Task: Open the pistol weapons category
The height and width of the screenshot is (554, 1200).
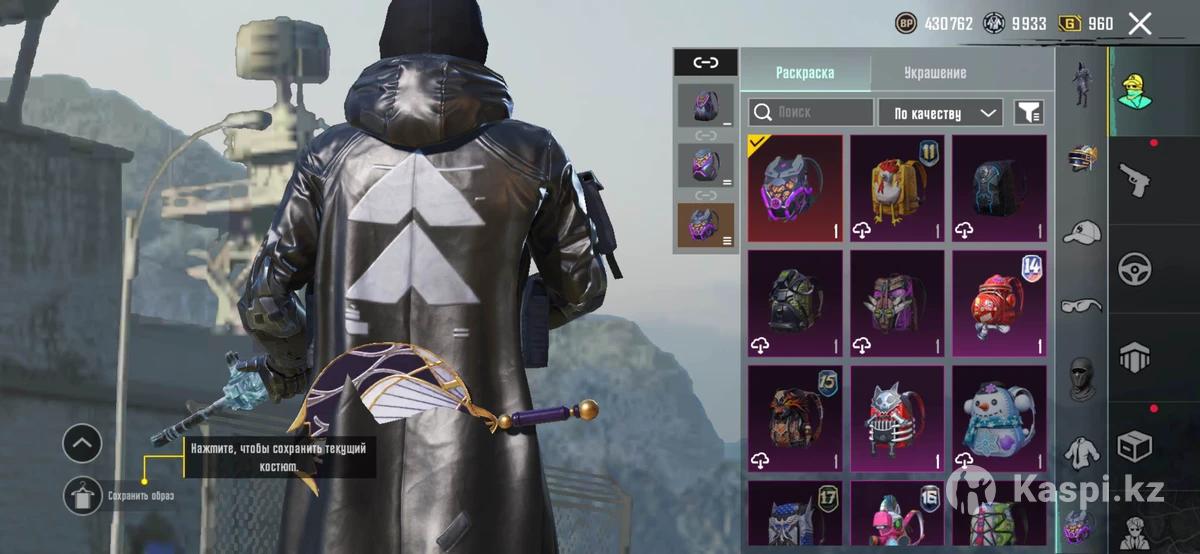Action: [1135, 179]
